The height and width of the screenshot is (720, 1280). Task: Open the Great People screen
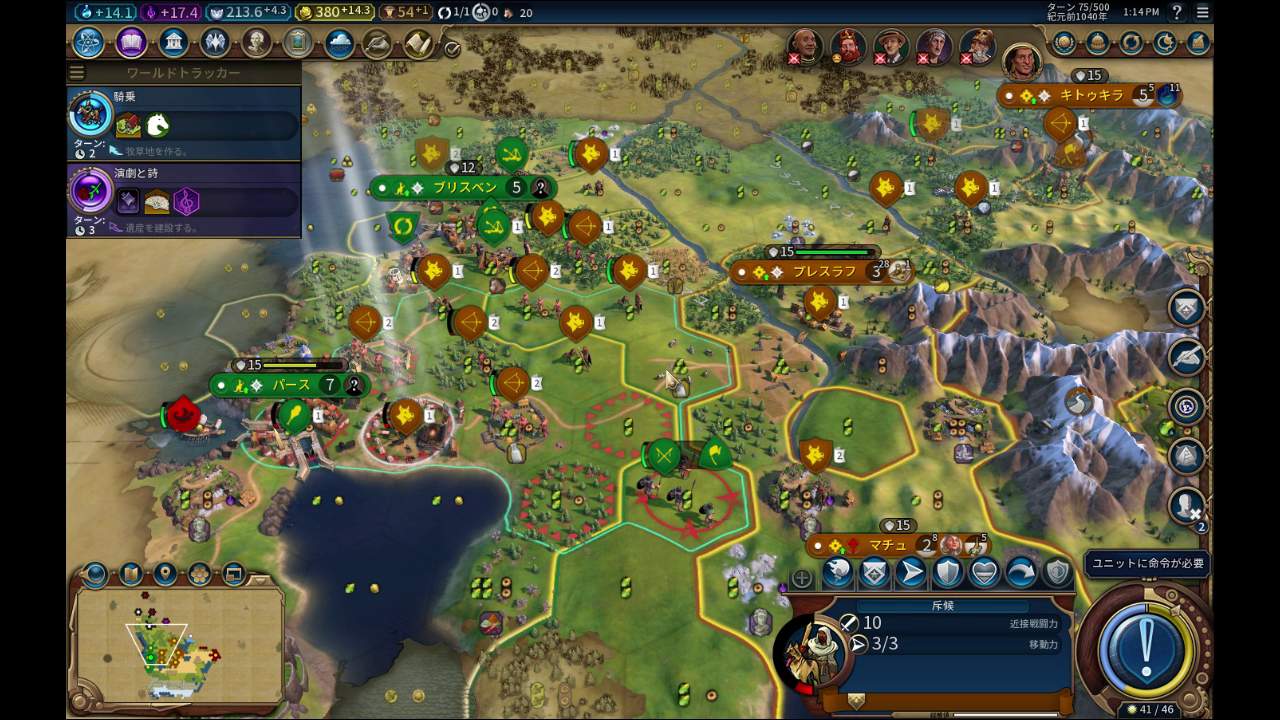click(257, 43)
